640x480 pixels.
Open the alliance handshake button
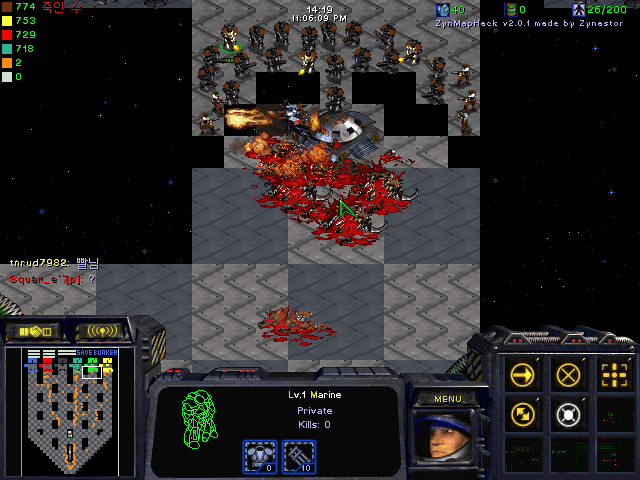point(33,331)
